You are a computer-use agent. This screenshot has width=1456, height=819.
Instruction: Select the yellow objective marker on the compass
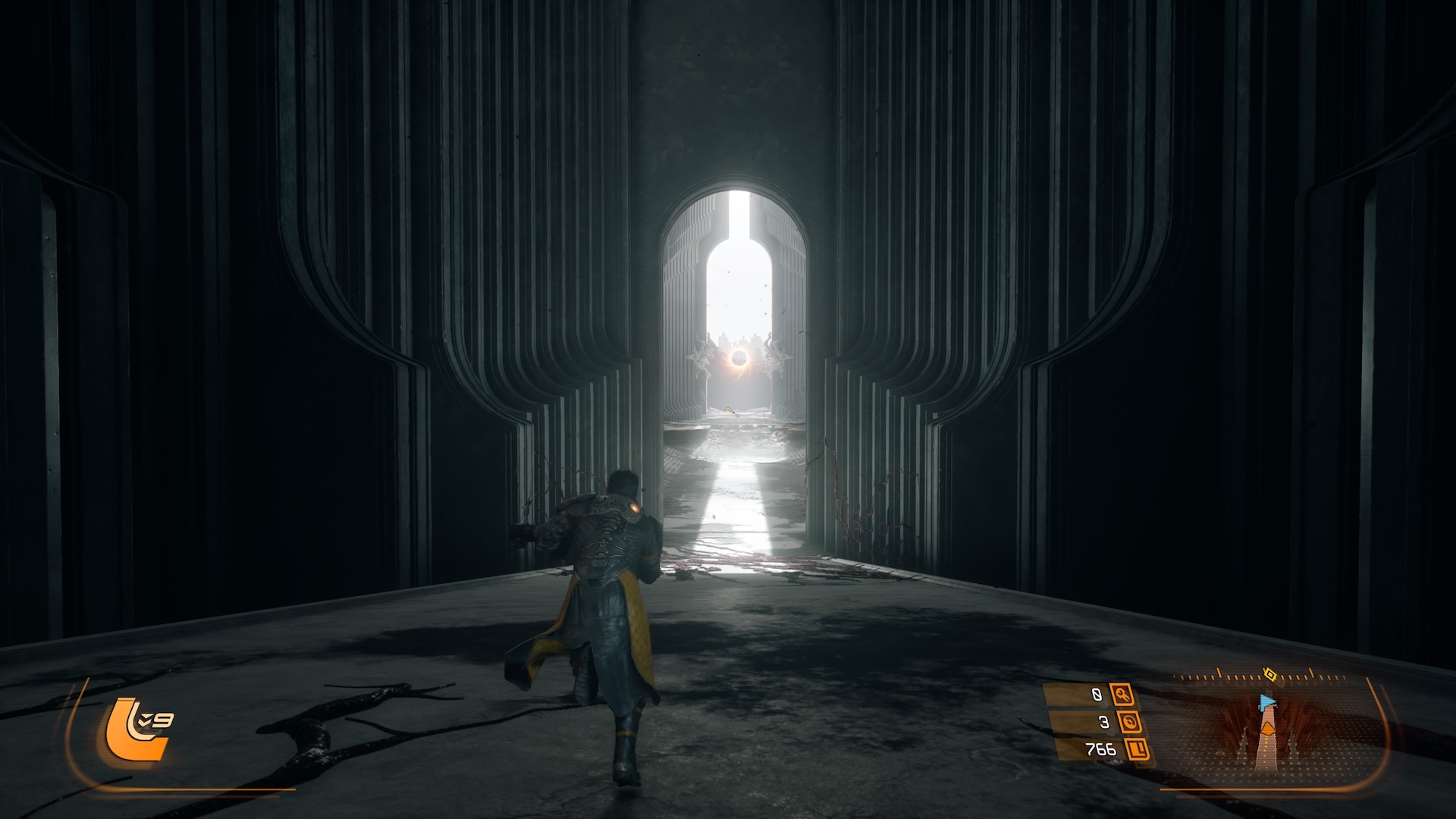point(1270,674)
